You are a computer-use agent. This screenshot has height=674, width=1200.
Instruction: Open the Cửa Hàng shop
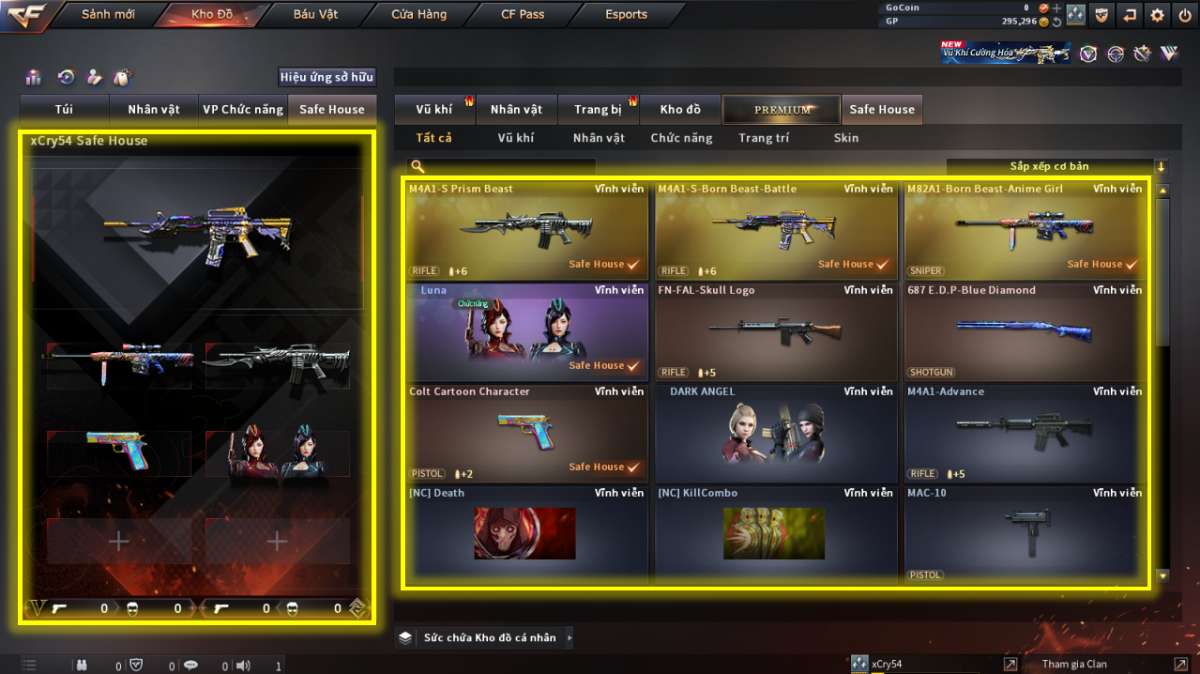click(x=417, y=15)
